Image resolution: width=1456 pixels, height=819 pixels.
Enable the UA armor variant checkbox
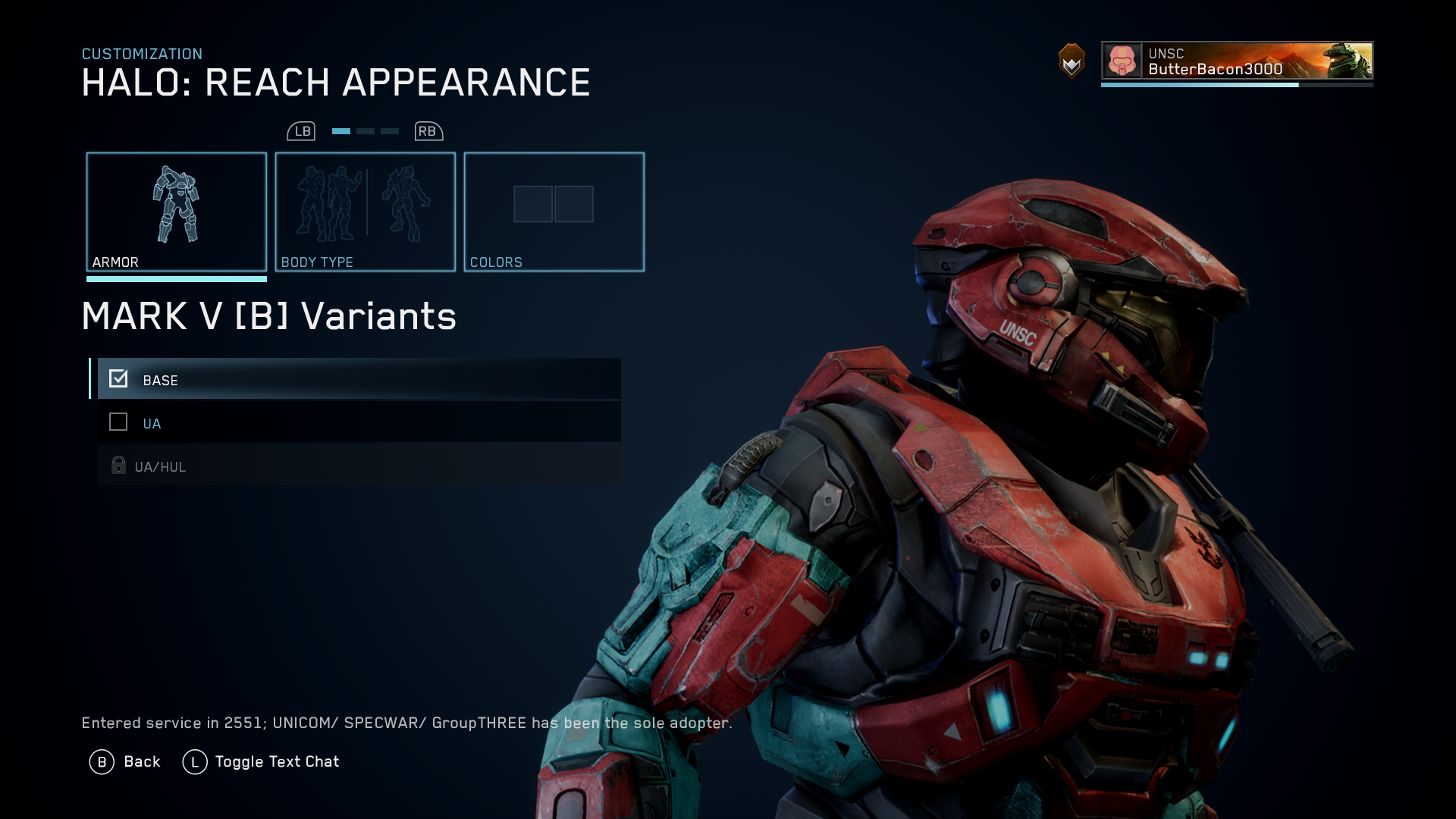[x=118, y=422]
